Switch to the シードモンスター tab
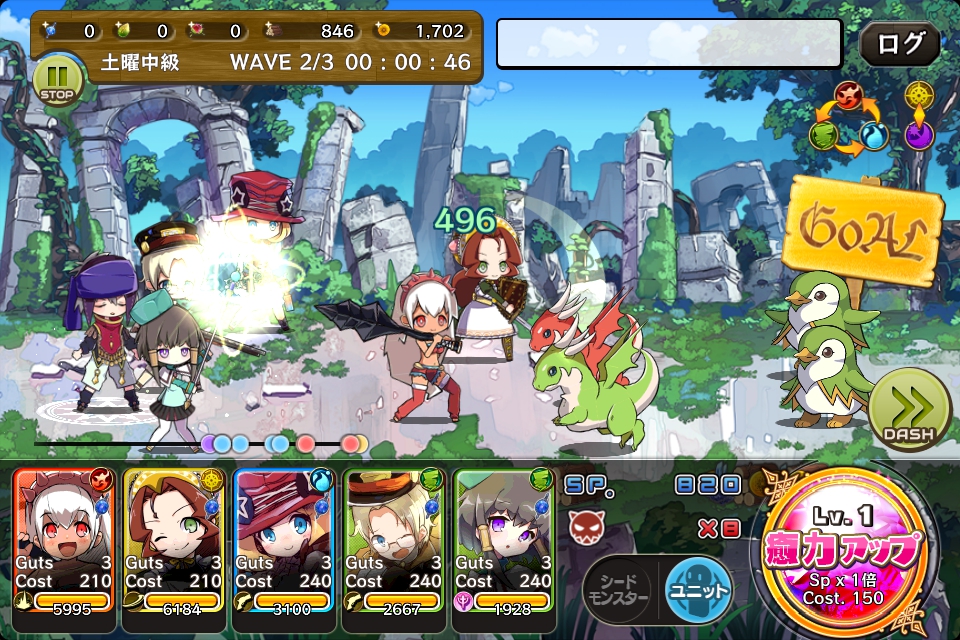Viewport: 960px width, 640px height. pyautogui.click(x=618, y=592)
